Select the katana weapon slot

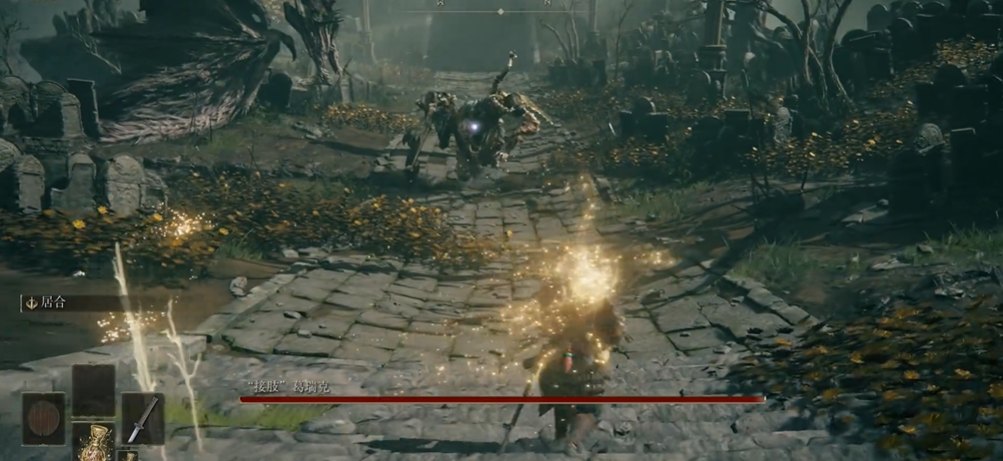click(x=143, y=418)
